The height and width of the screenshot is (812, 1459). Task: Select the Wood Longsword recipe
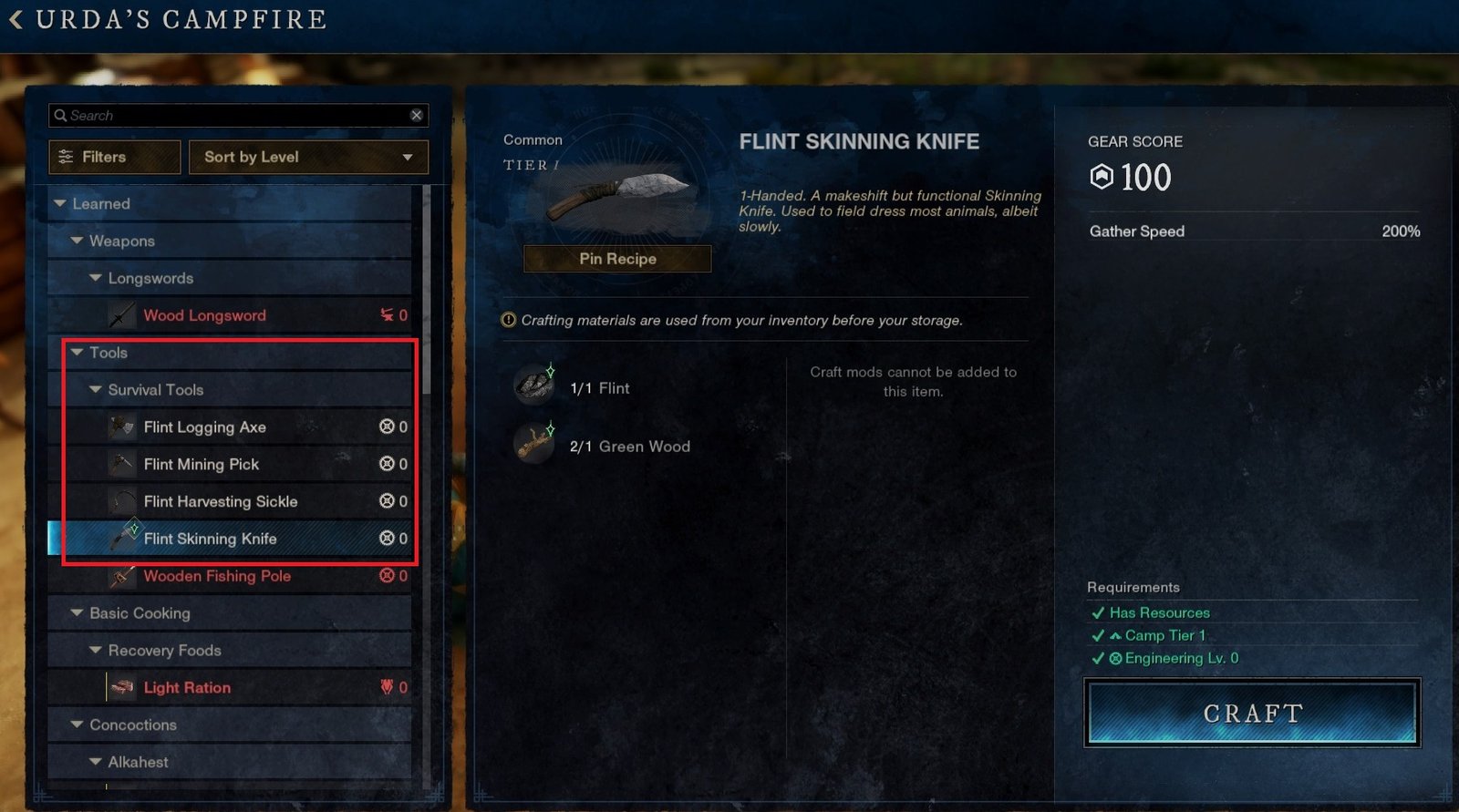205,315
